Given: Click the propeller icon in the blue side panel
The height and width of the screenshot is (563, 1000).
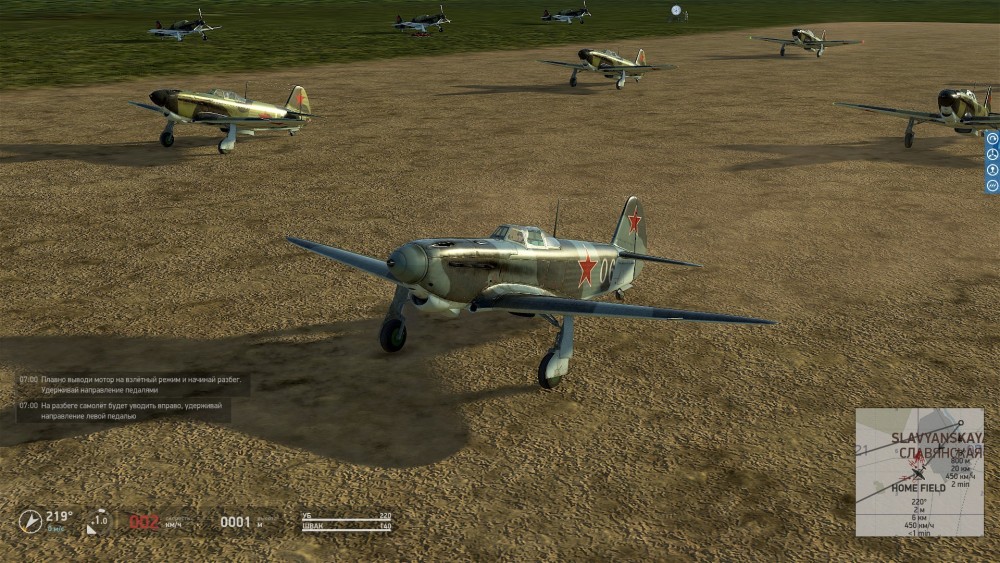Looking at the screenshot, I should 992,153.
